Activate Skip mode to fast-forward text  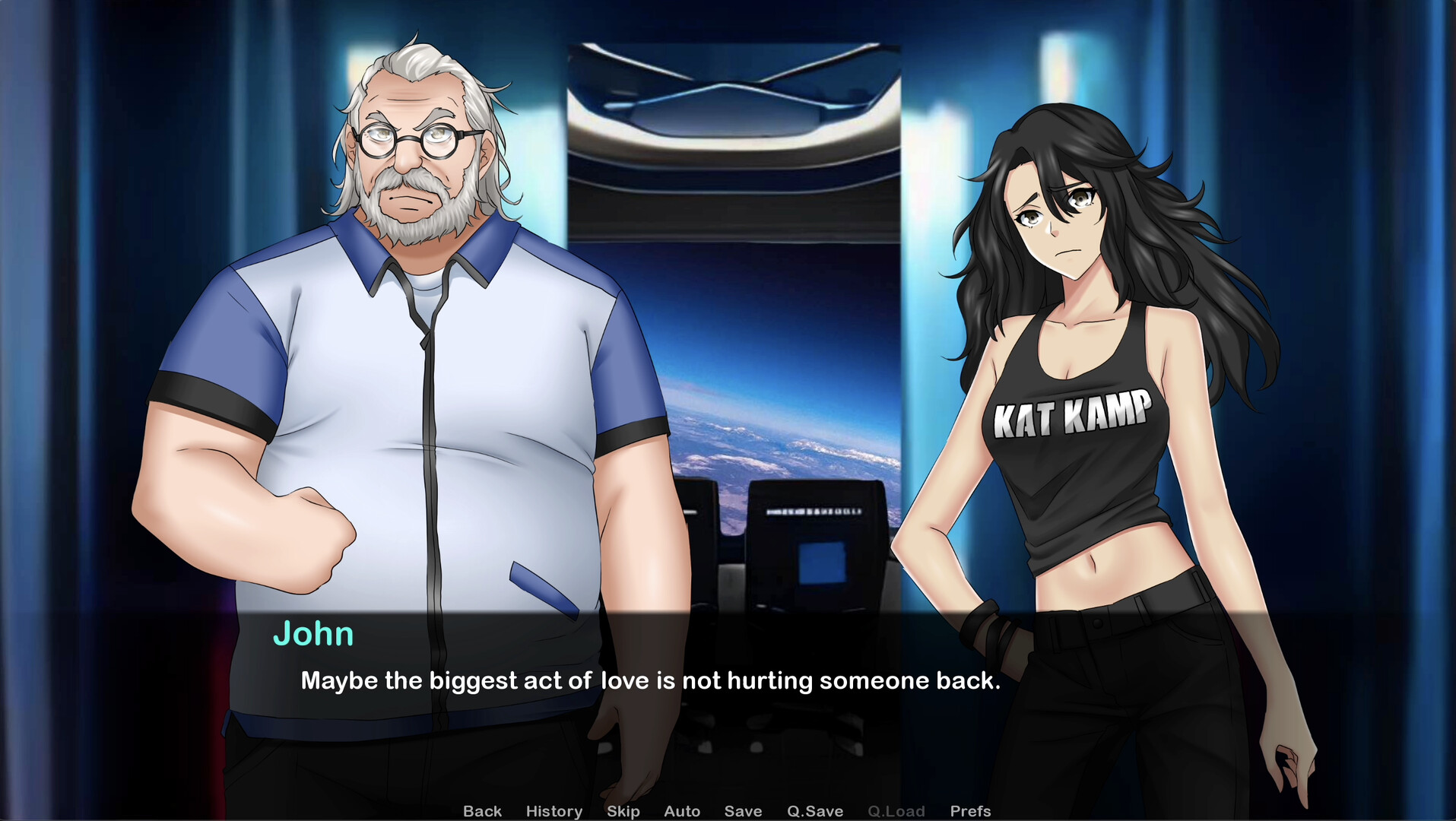[x=623, y=811]
